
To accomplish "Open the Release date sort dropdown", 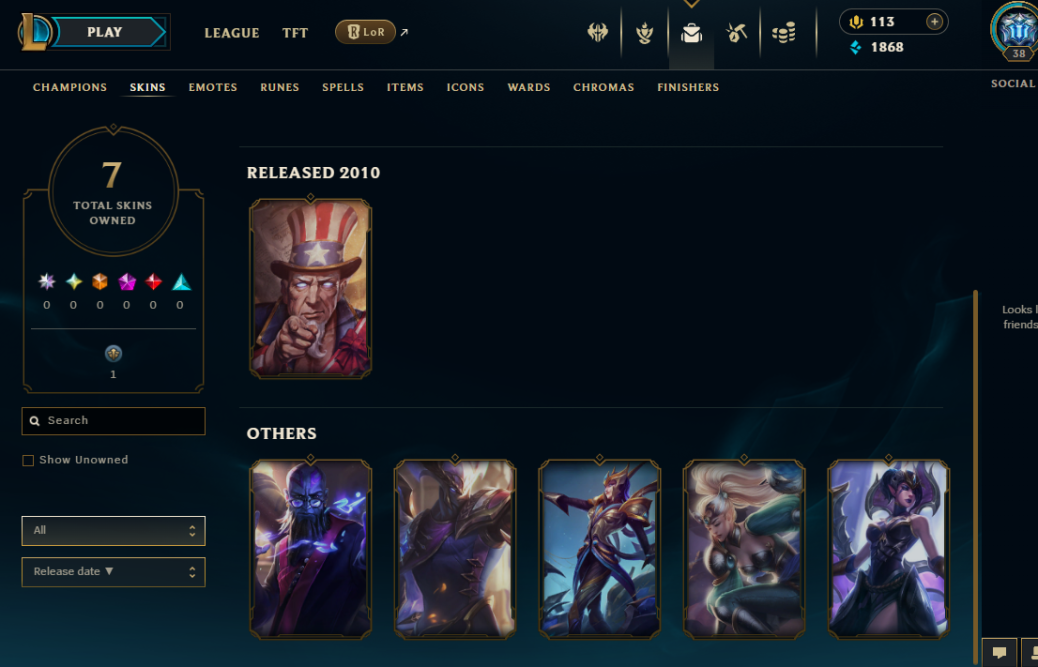I will point(113,572).
